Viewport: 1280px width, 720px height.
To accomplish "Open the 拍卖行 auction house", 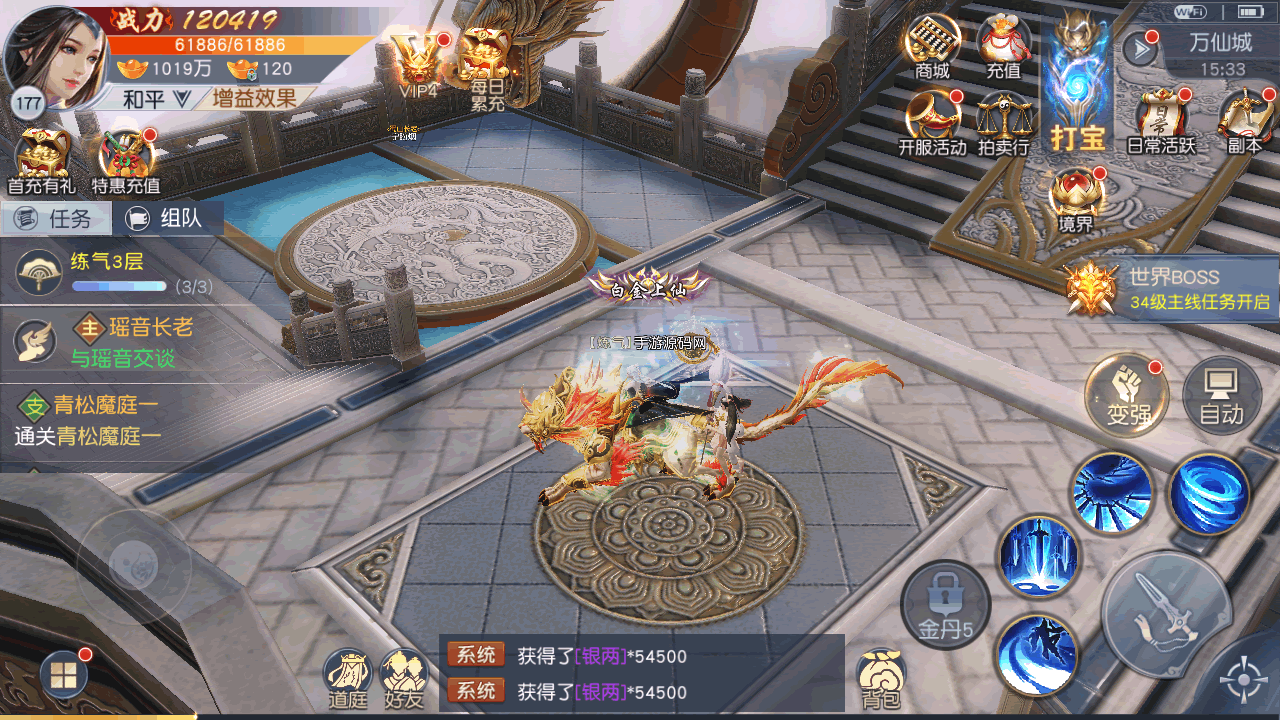I will [x=1003, y=122].
